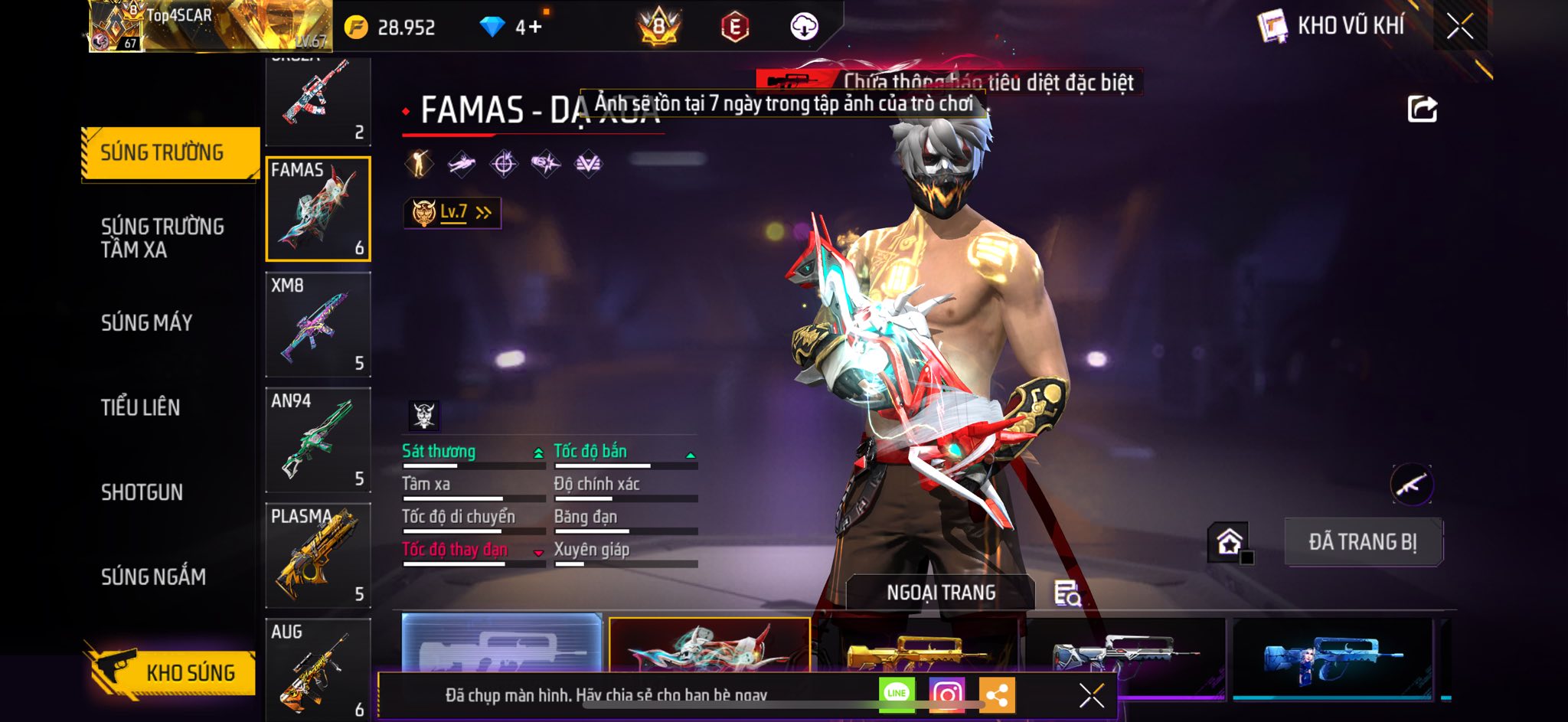The image size is (1568, 722).
Task: Show the Shotgun weapon category
Action: tap(142, 492)
